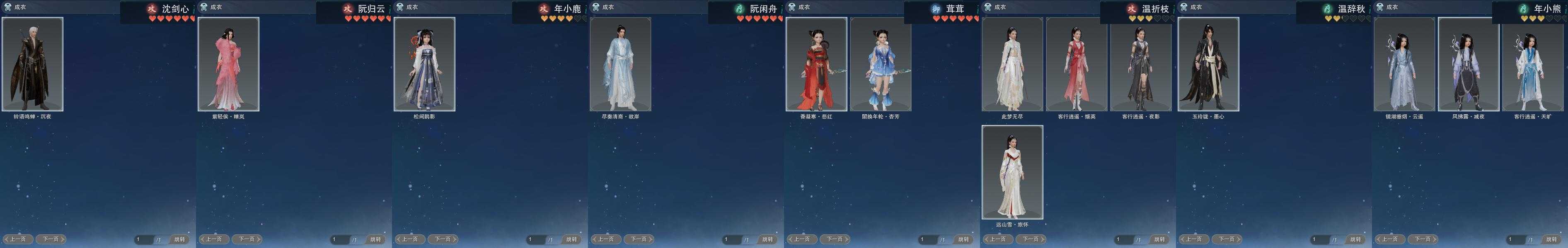Viewport: 1568px width, 248px height.
Task: Click 上一页 in 温折枝's outfit panel
Action: (998, 239)
